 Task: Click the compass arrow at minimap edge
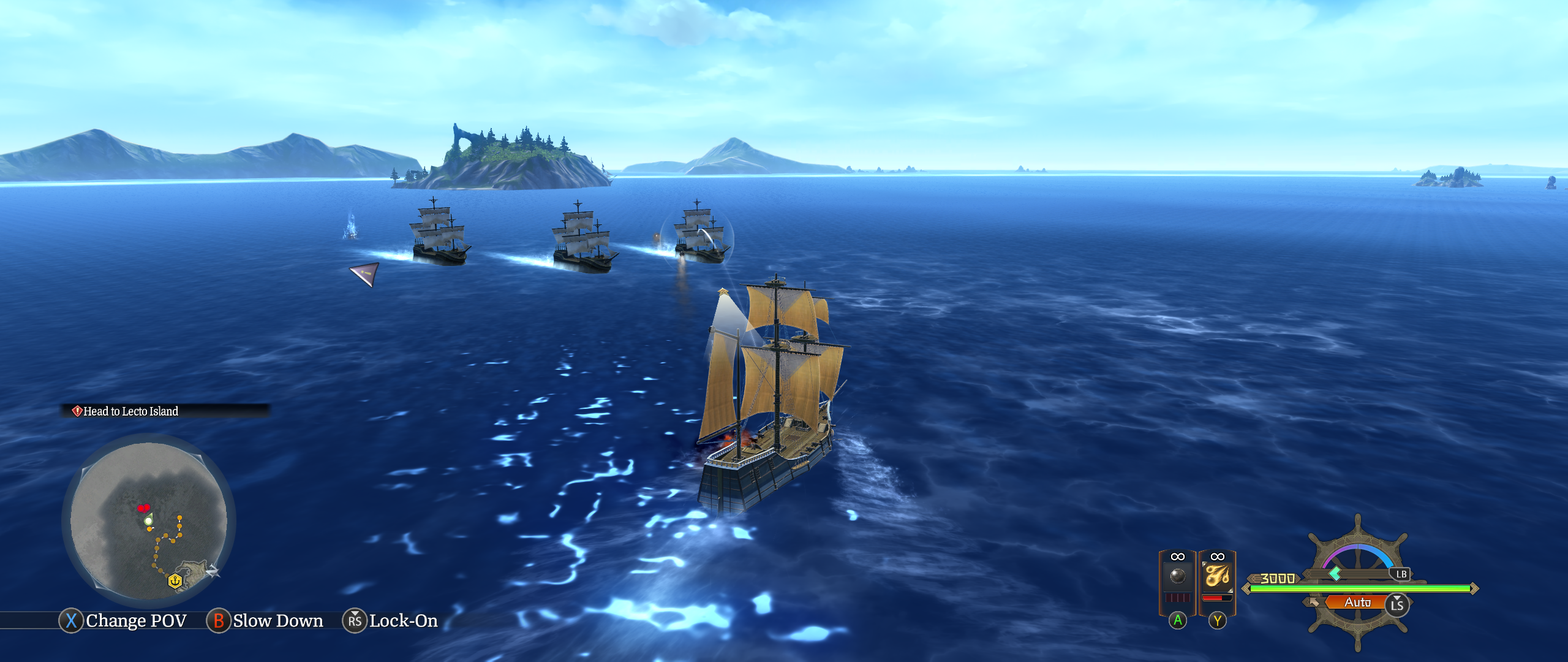coord(212,571)
